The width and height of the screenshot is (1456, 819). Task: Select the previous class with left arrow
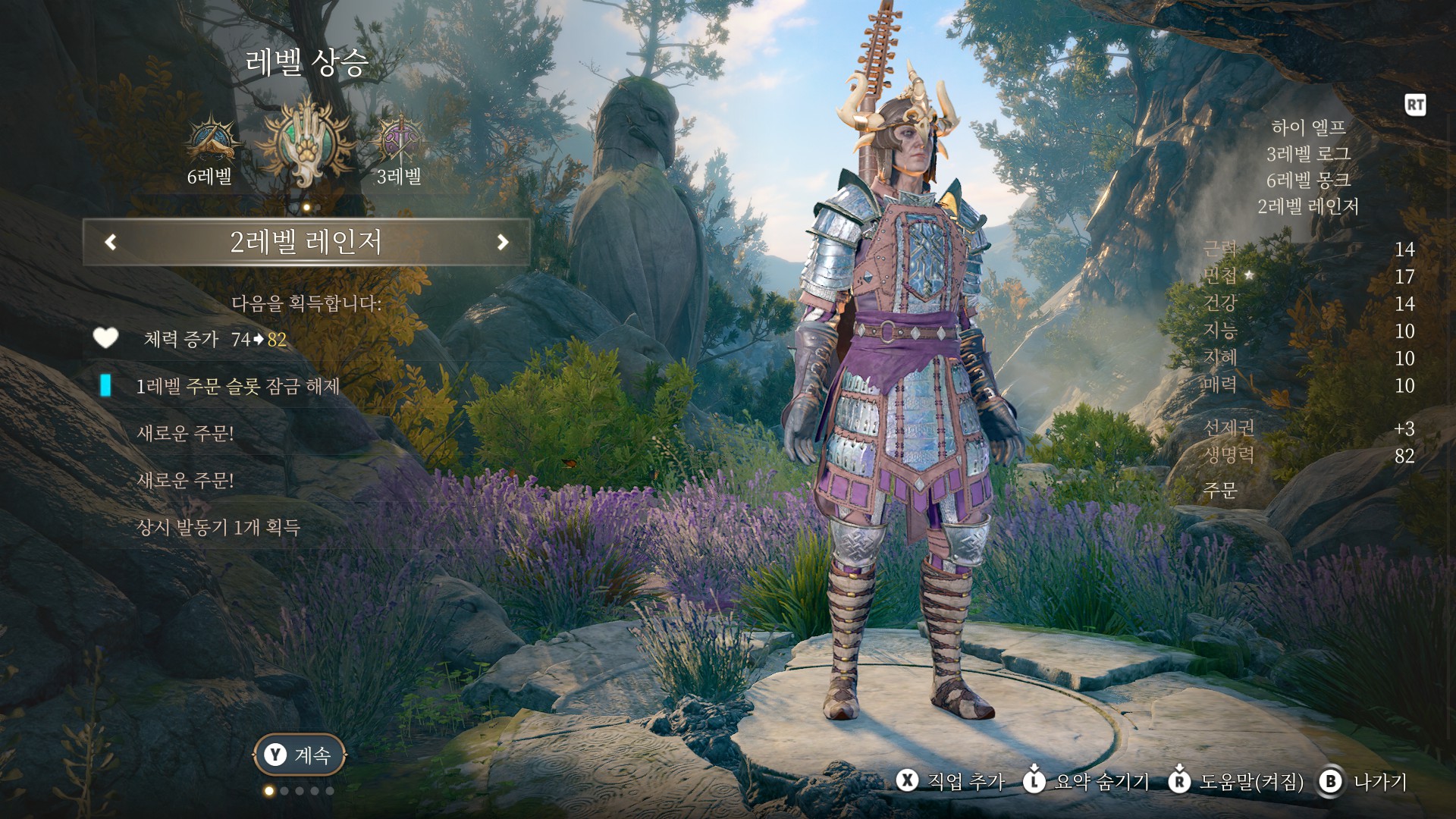pyautogui.click(x=111, y=242)
